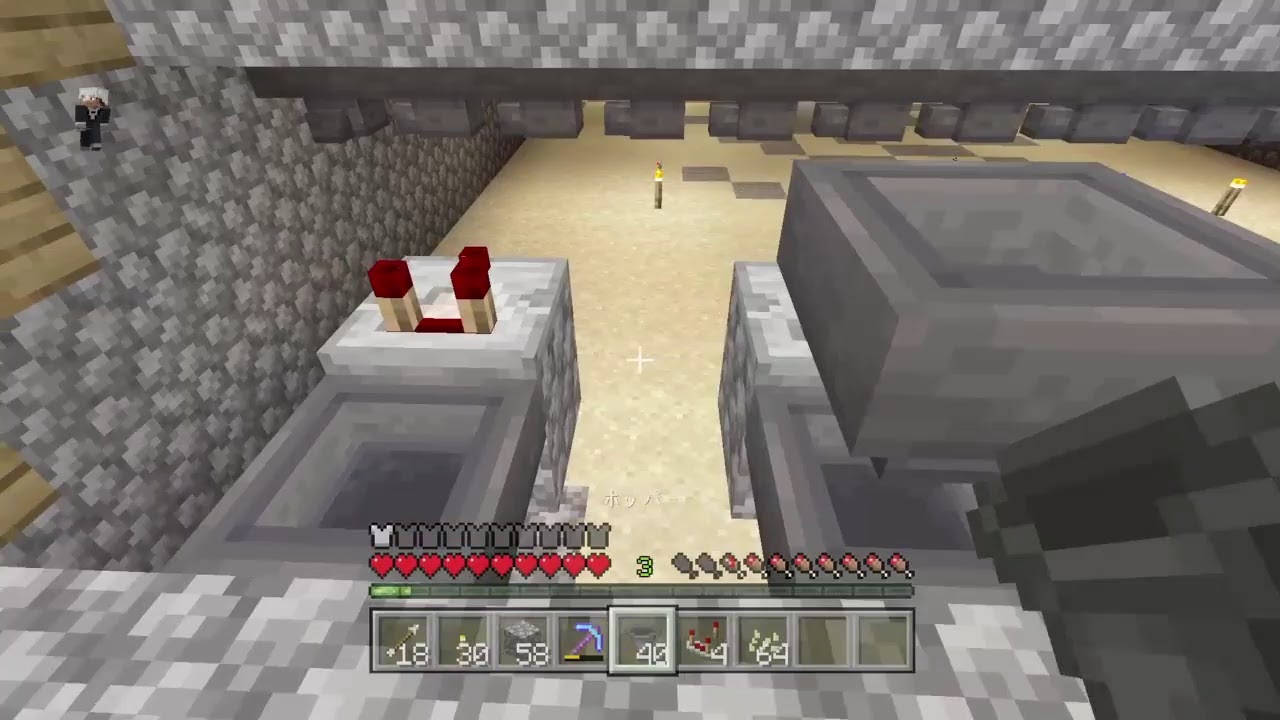The height and width of the screenshot is (720, 1280).
Task: Click the selected hopper item slot
Action: click(643, 645)
